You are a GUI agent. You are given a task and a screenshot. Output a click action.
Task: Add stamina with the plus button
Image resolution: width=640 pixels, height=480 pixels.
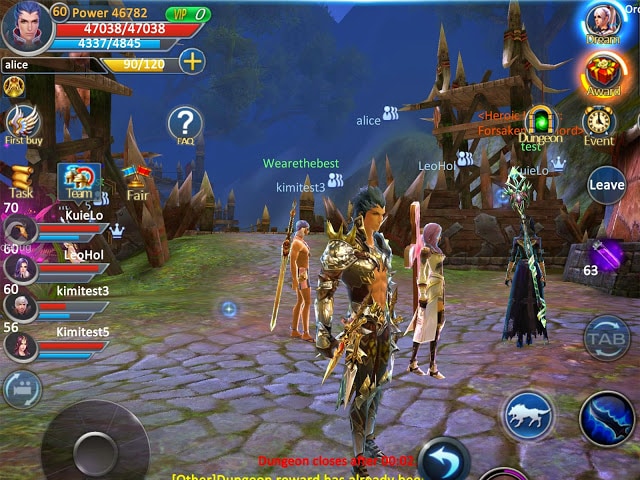tap(191, 60)
